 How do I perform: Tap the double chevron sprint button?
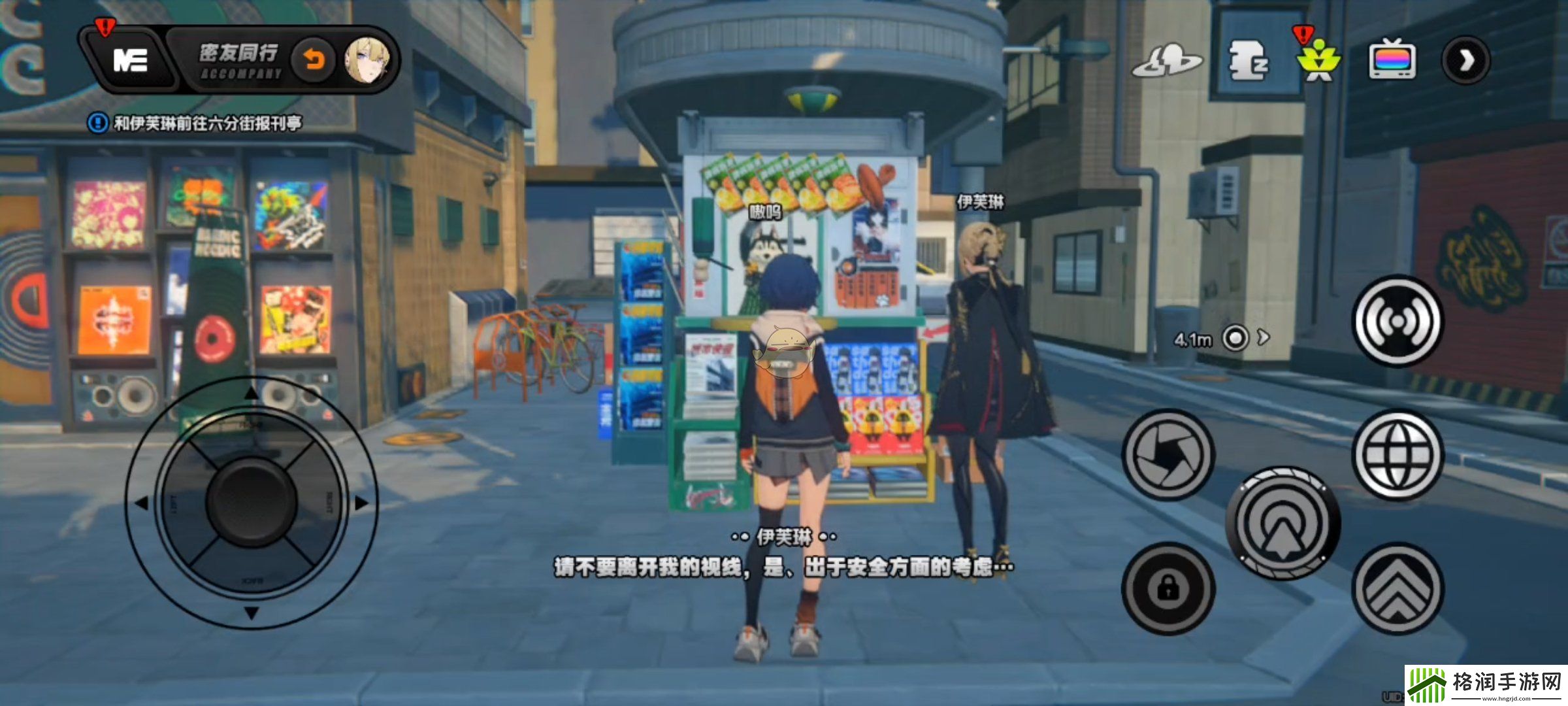pyautogui.click(x=1397, y=589)
